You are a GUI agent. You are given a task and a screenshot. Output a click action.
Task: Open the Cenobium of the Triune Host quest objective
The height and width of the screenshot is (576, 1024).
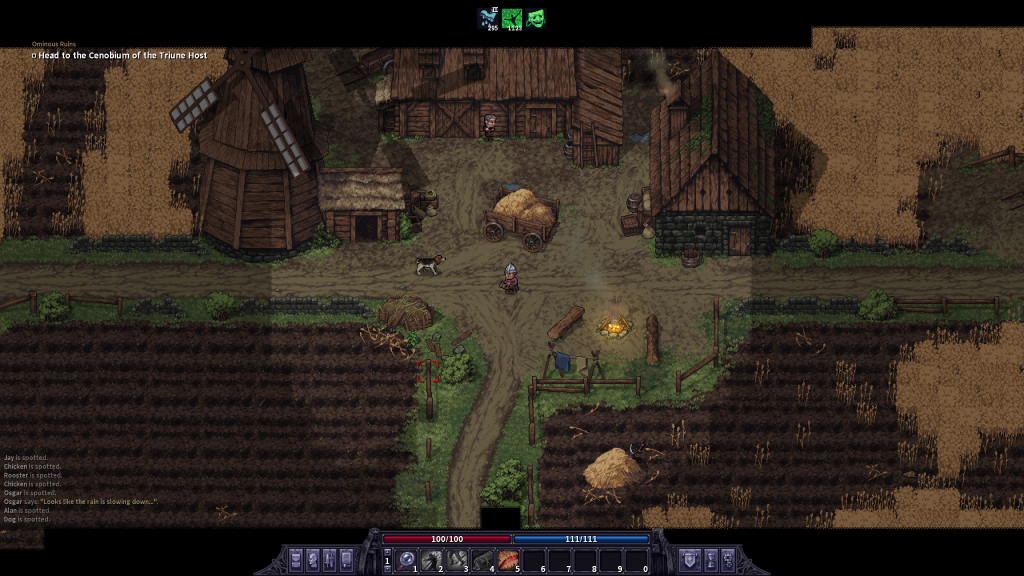[x=120, y=55]
